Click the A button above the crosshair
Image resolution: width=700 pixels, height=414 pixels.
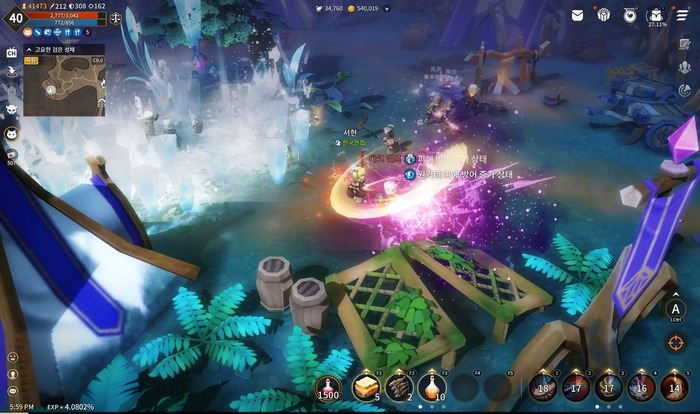[676, 310]
